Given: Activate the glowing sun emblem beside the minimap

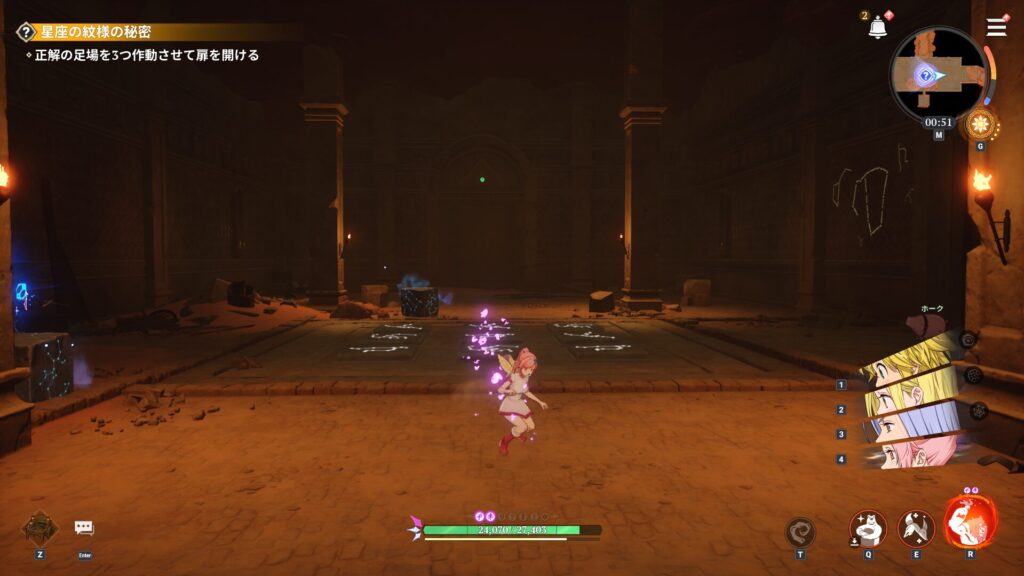Looking at the screenshot, I should [x=979, y=124].
